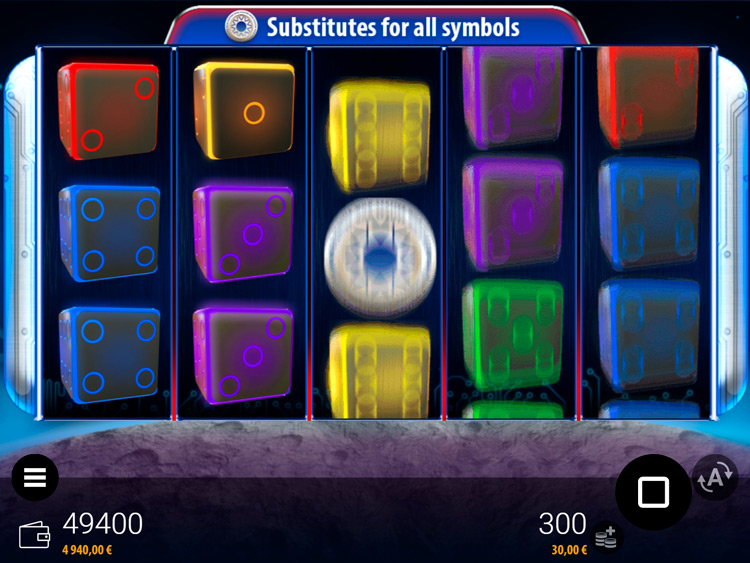The height and width of the screenshot is (563, 750).
Task: Open the bet coins selector
Action: (x=606, y=537)
